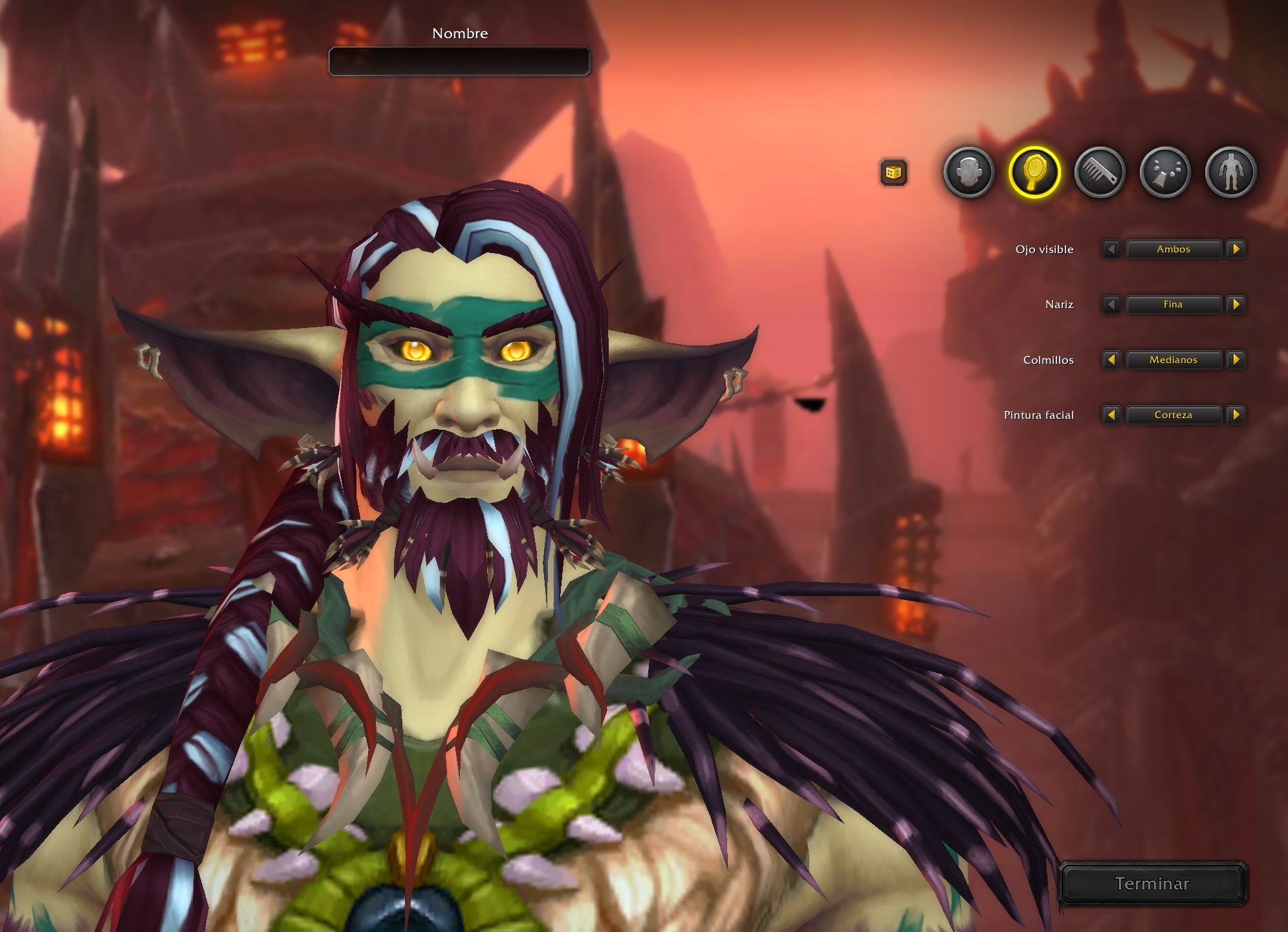Open the Colmillos 'Medianos' dropdown
The height and width of the screenshot is (932, 1288).
pos(1173,360)
